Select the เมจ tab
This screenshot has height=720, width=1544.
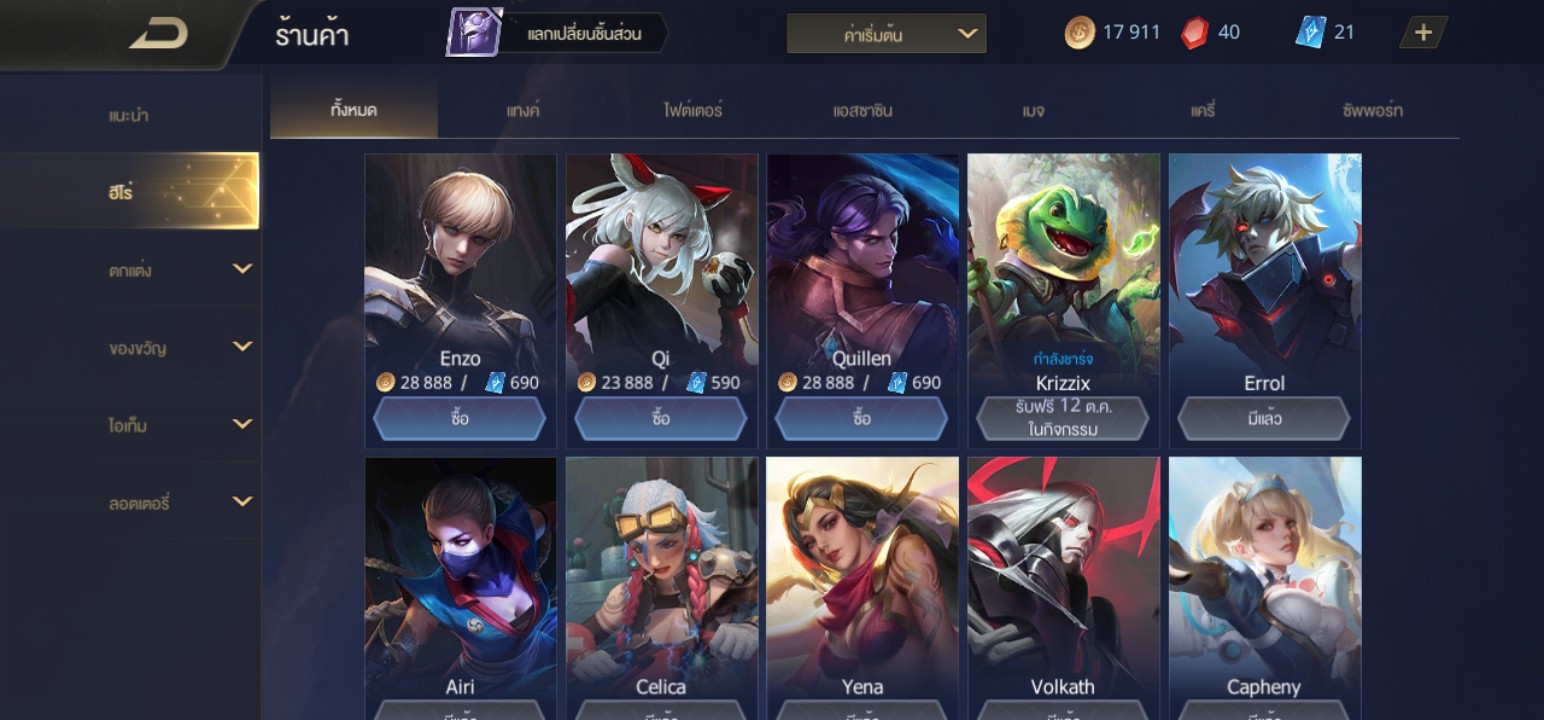click(1033, 111)
